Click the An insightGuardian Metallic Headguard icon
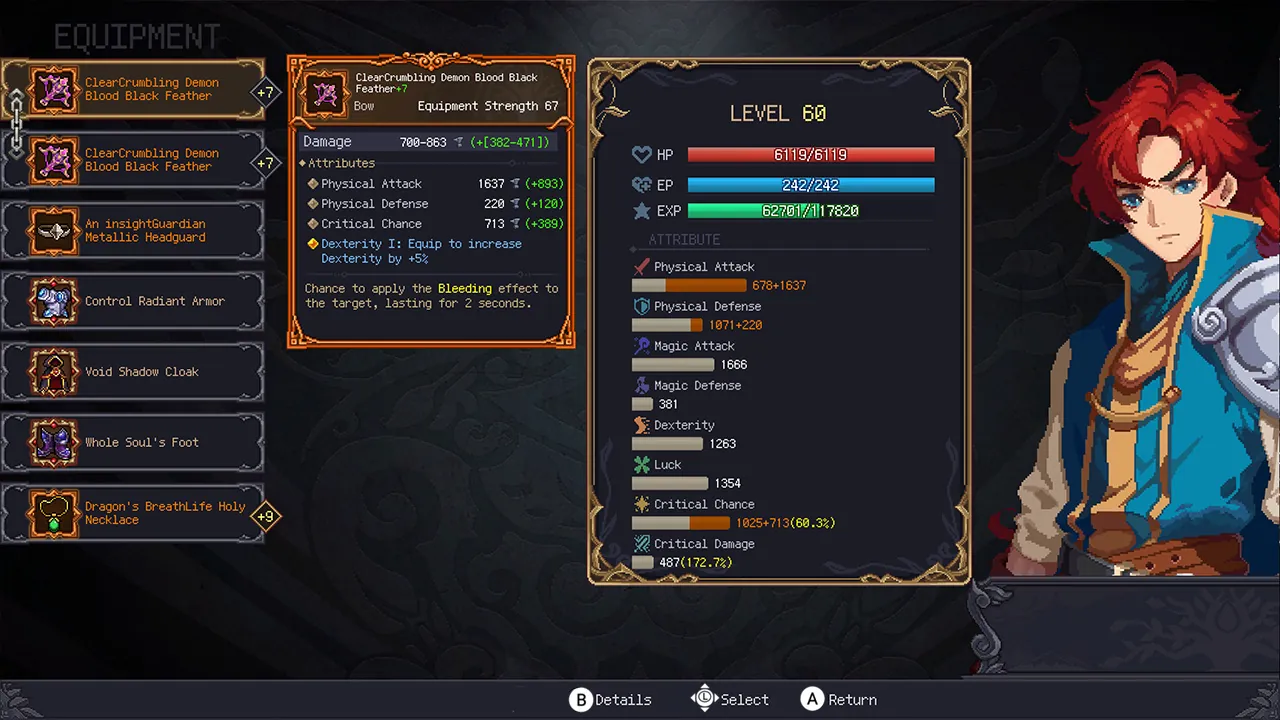This screenshot has height=720, width=1280. coord(55,231)
